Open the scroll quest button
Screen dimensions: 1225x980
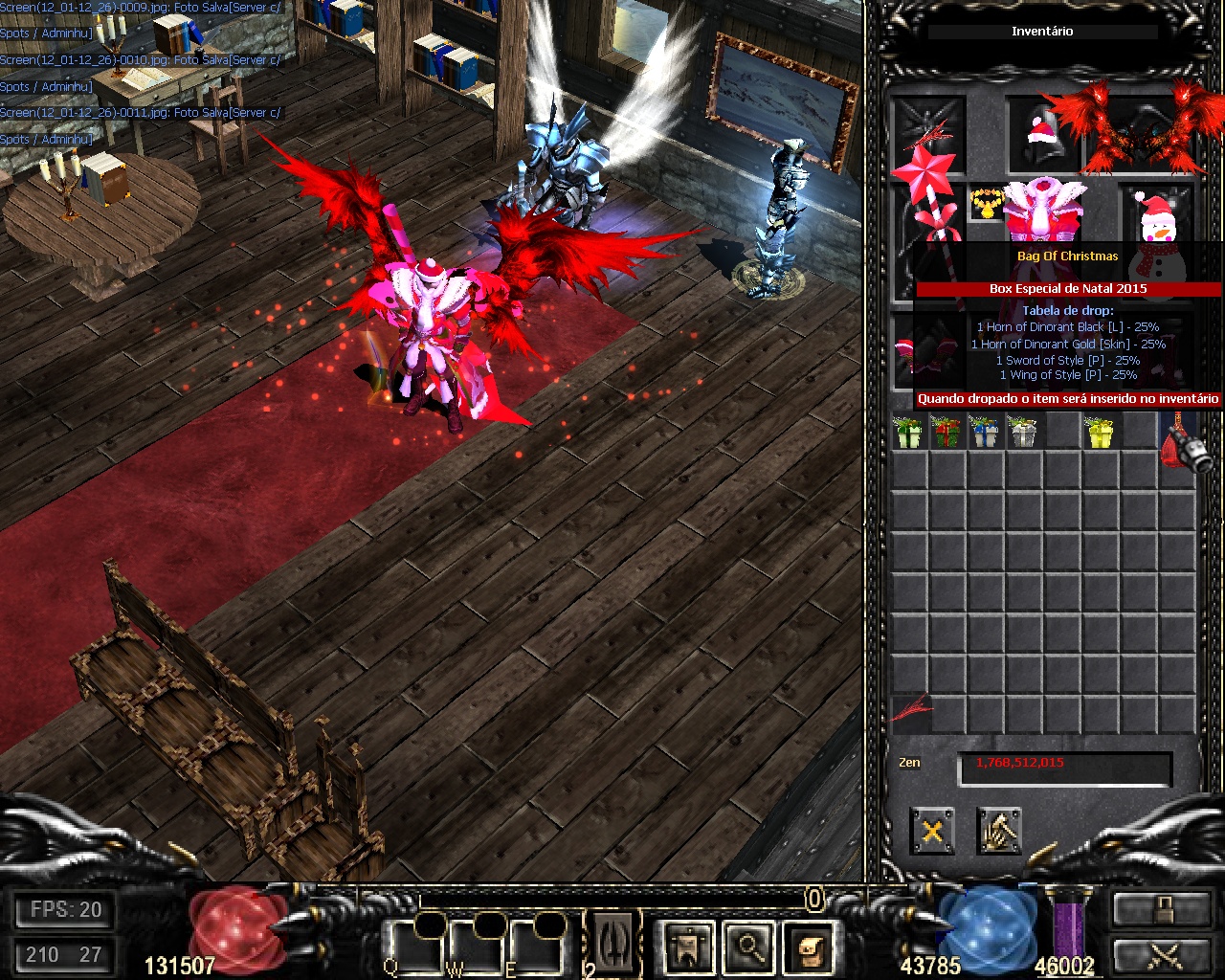point(809,947)
